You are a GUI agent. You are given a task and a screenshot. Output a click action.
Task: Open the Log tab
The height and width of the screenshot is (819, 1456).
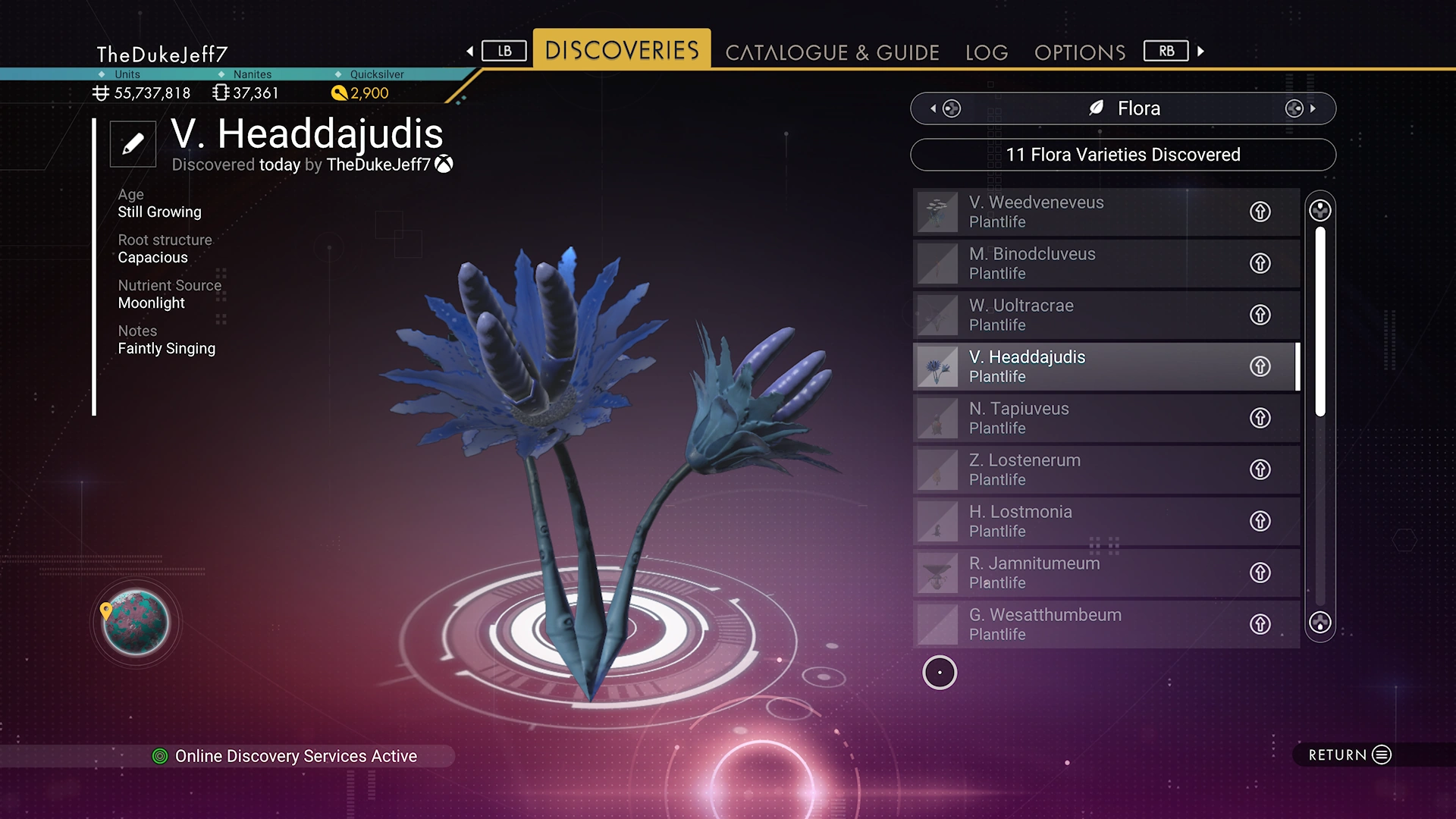coord(987,52)
